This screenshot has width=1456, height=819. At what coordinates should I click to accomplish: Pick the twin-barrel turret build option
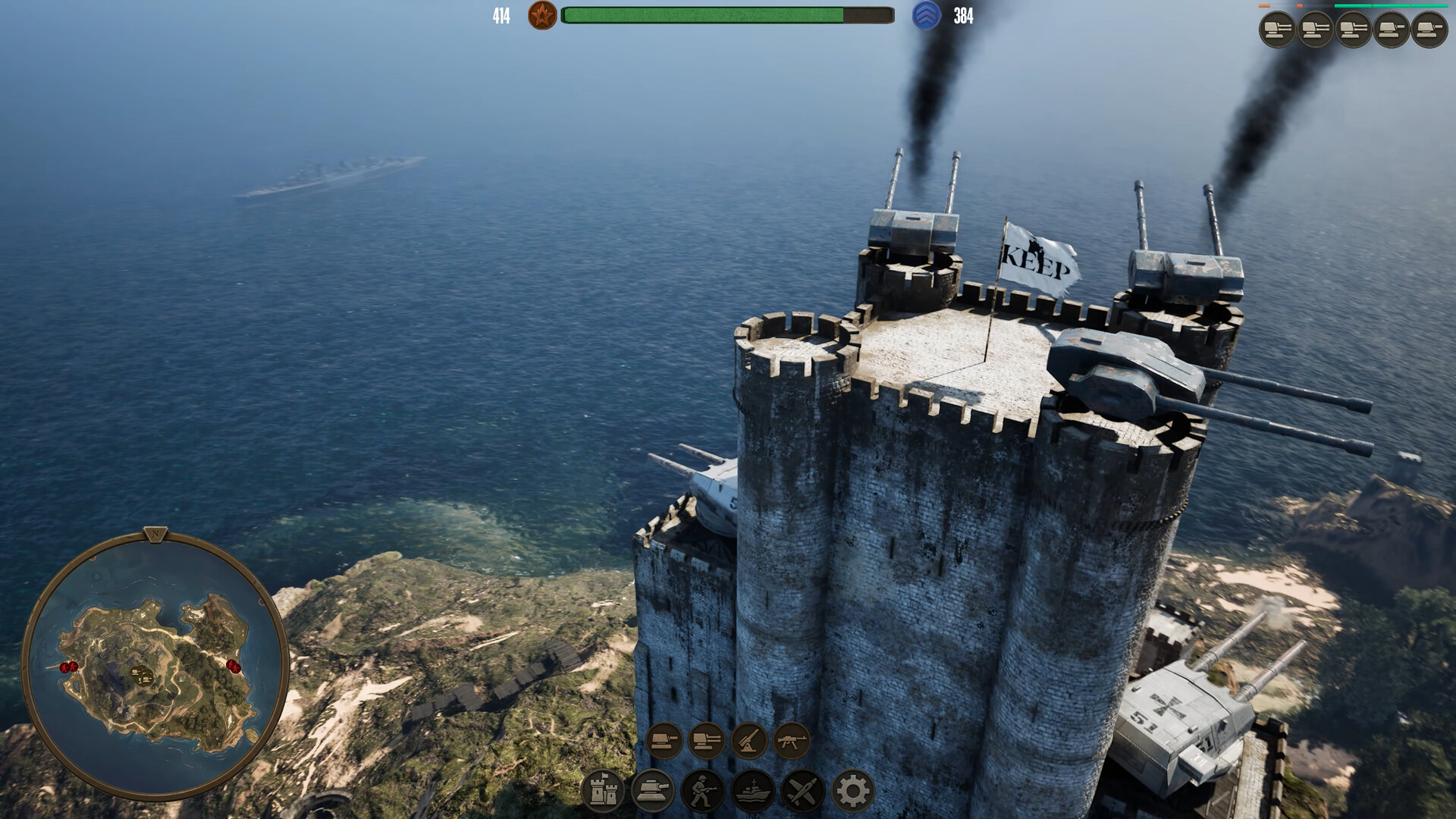pyautogui.click(x=706, y=739)
